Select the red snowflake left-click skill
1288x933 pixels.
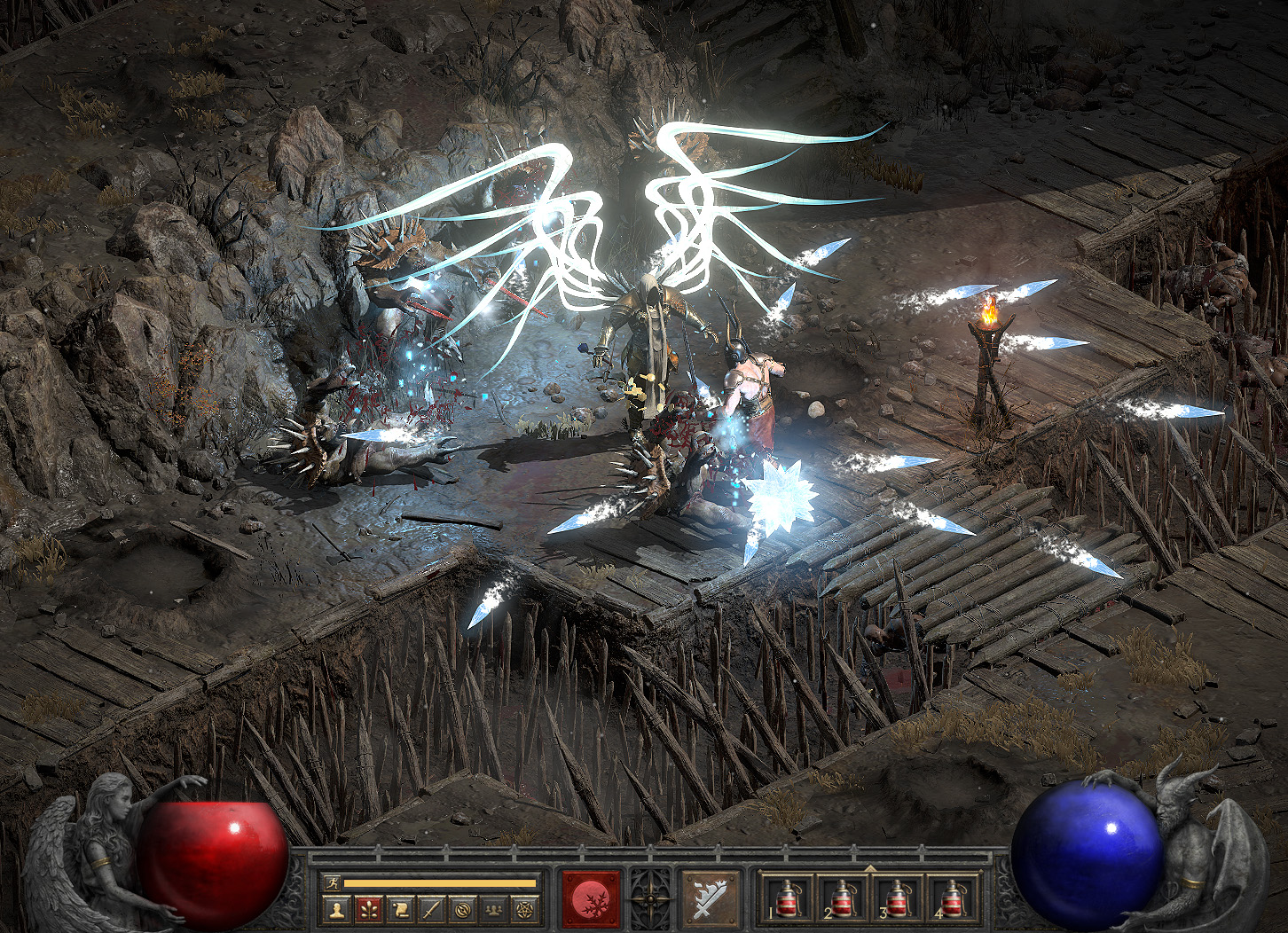click(x=590, y=898)
